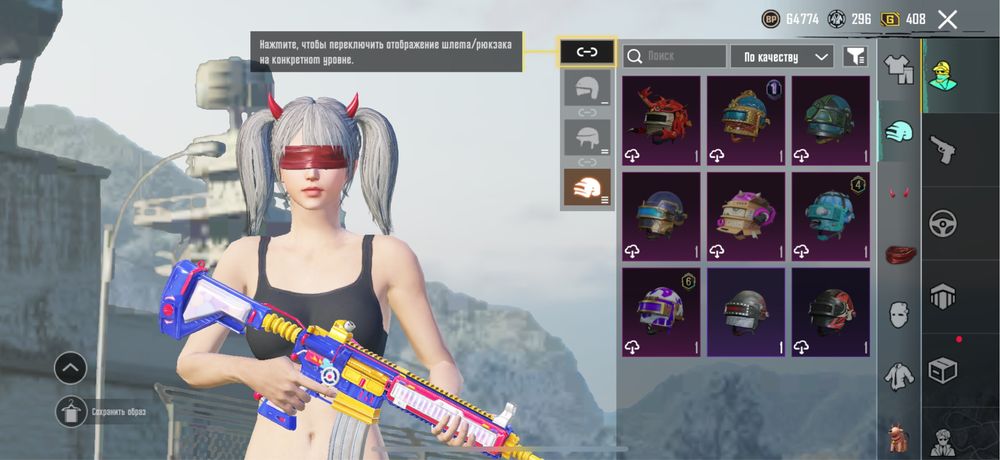The height and width of the screenshot is (460, 1000).
Task: Pick the purple and white helmet marked 6
Action: click(x=661, y=312)
